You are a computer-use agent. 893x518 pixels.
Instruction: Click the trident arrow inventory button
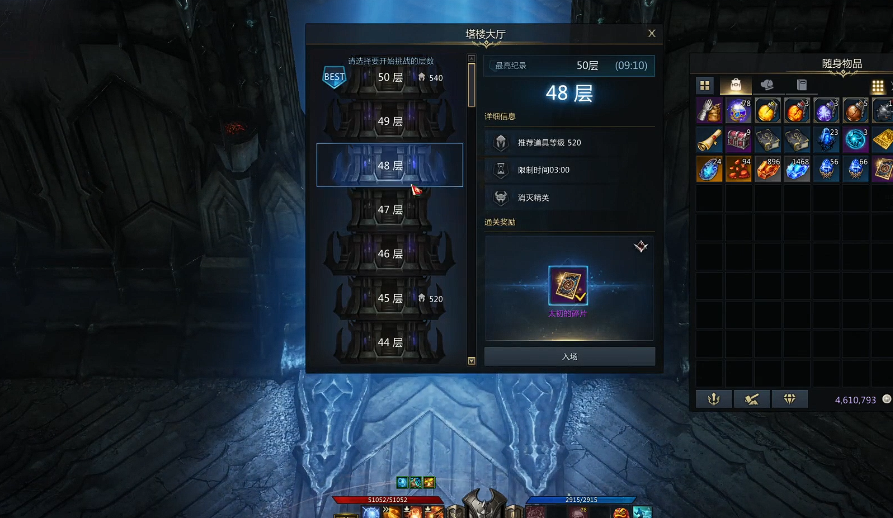click(714, 399)
